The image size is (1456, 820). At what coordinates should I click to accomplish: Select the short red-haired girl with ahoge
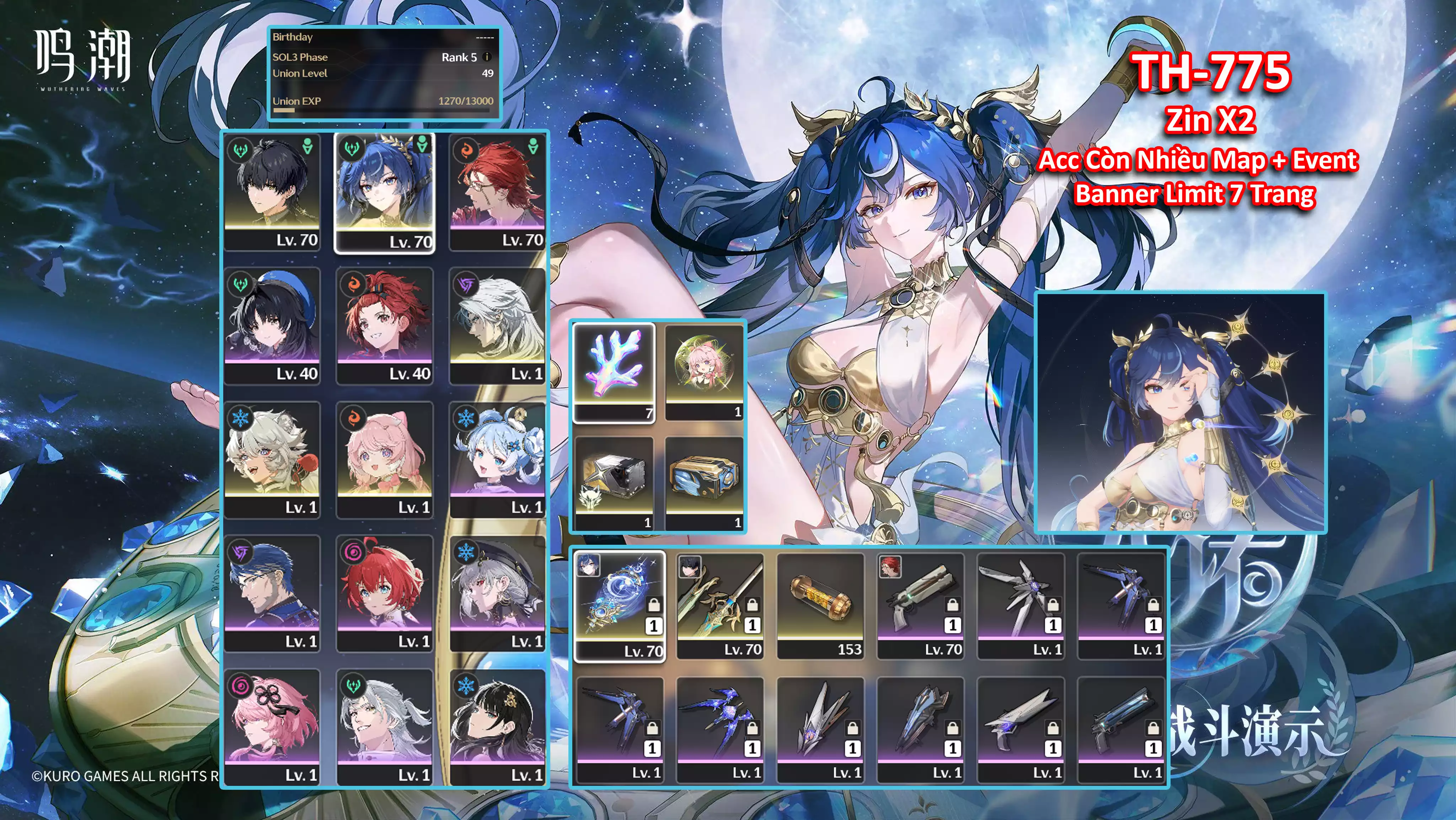tap(385, 593)
